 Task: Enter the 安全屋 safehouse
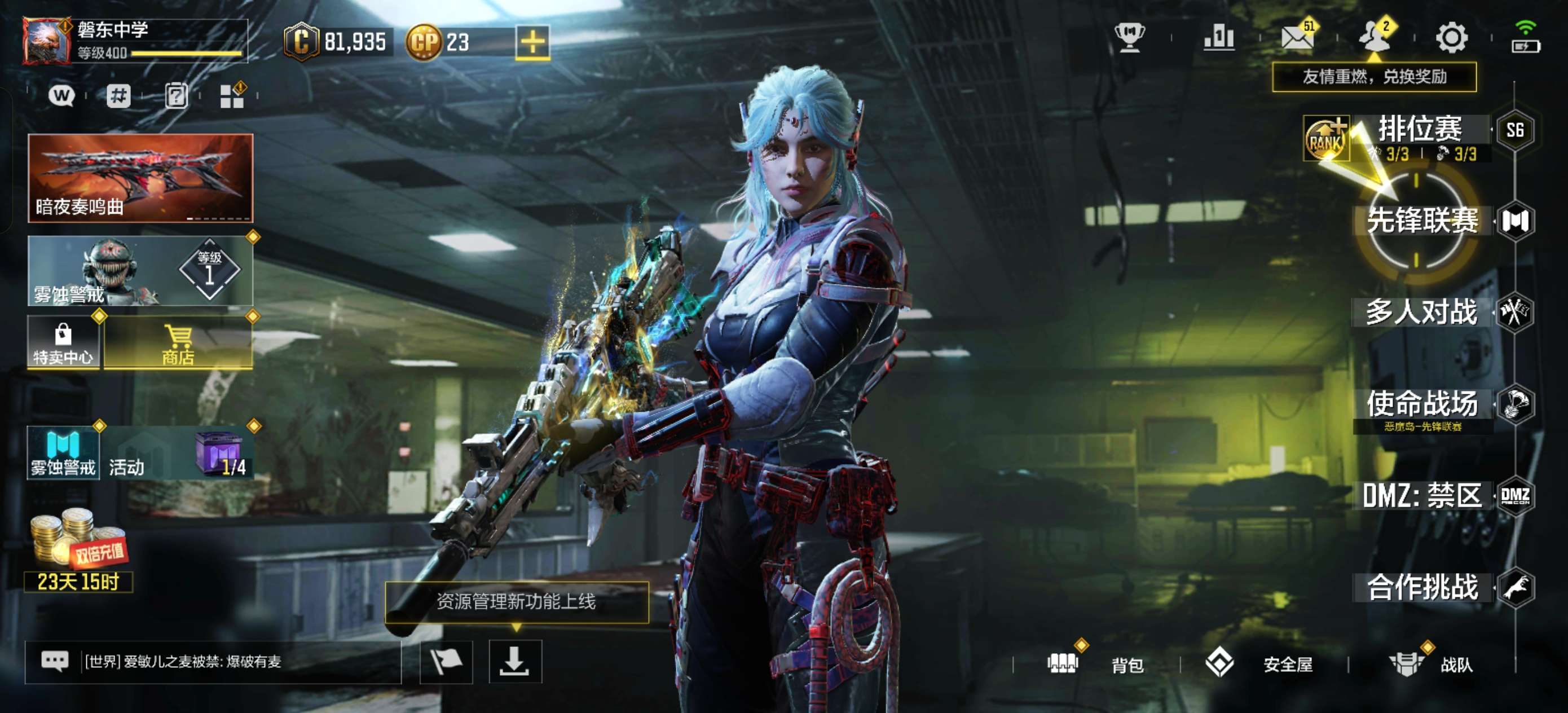coord(1260,664)
